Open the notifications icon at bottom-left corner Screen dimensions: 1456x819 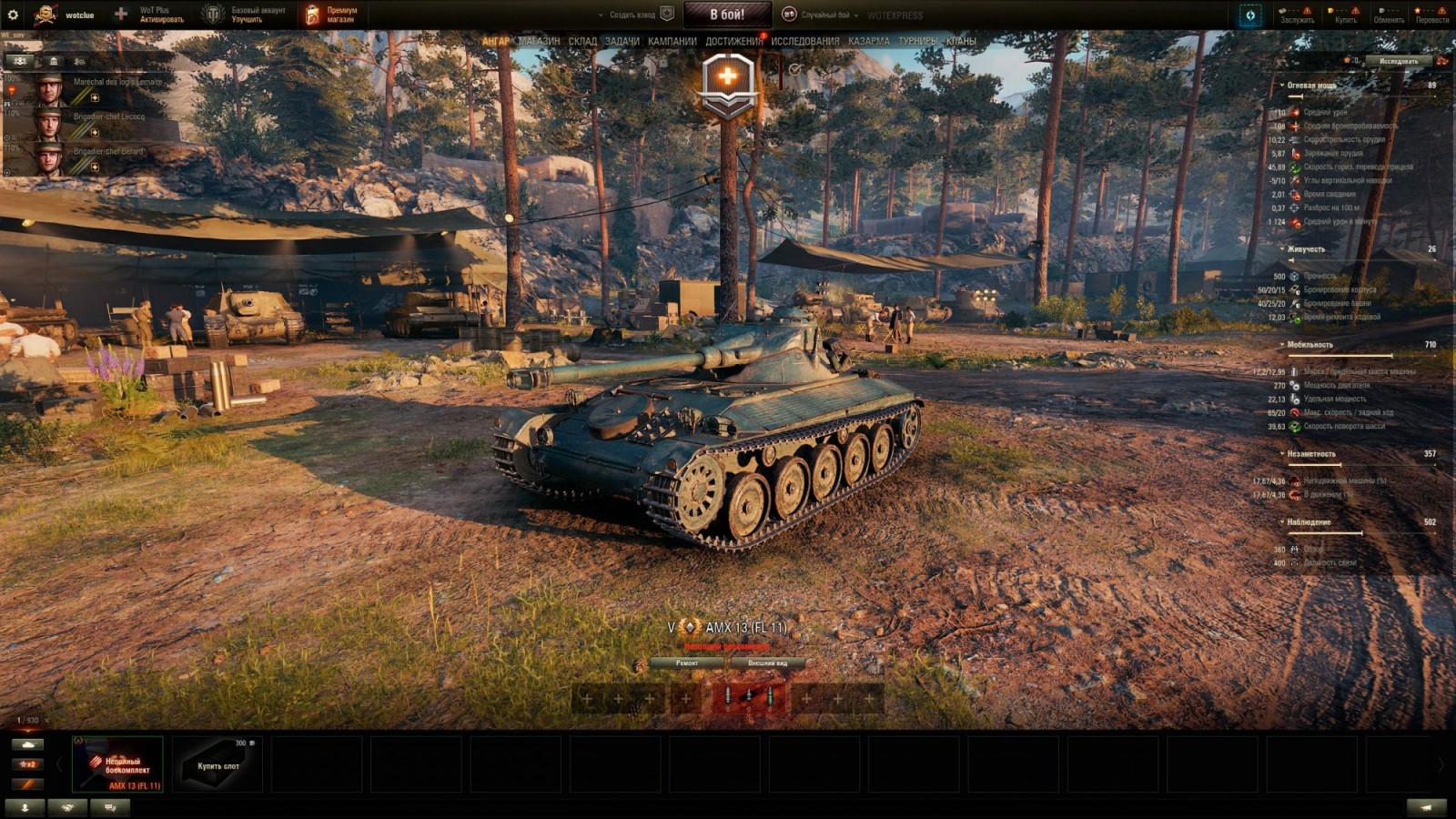(25, 807)
